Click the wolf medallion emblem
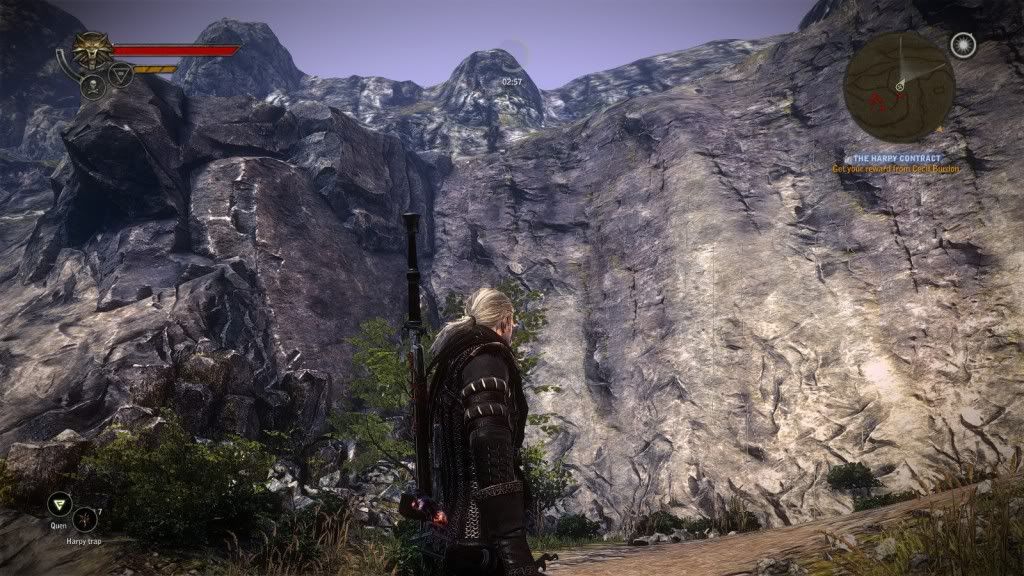 point(93,50)
